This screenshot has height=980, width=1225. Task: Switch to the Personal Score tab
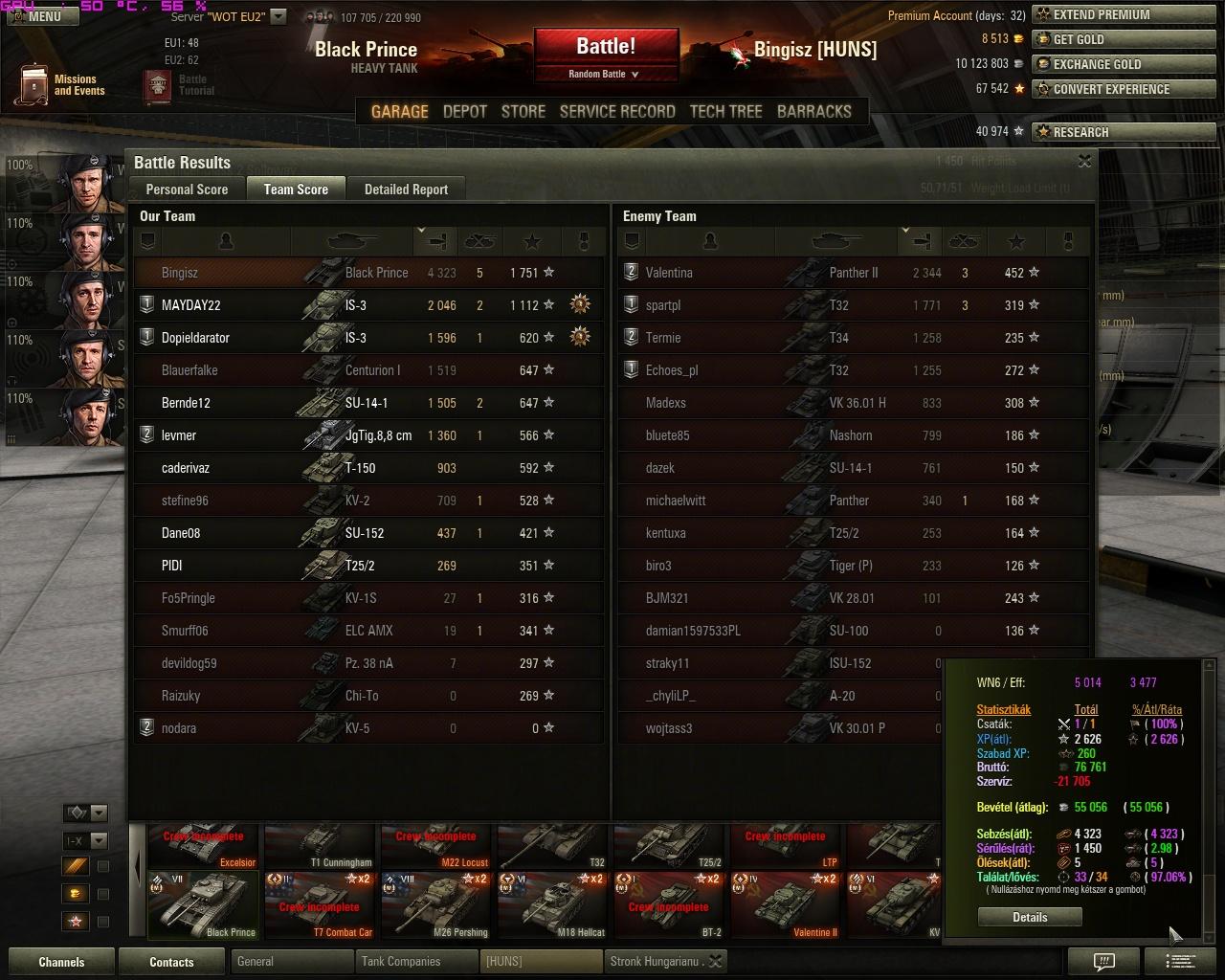point(187,189)
